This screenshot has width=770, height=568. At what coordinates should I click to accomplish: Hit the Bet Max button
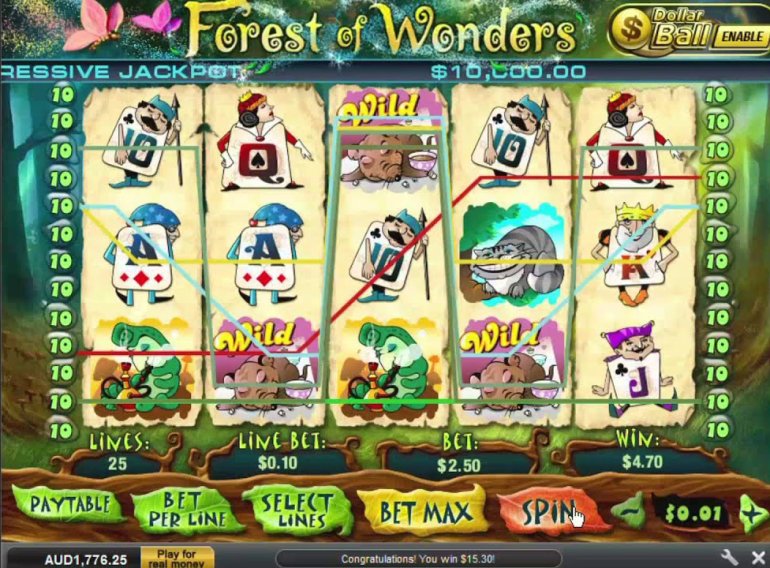point(425,512)
